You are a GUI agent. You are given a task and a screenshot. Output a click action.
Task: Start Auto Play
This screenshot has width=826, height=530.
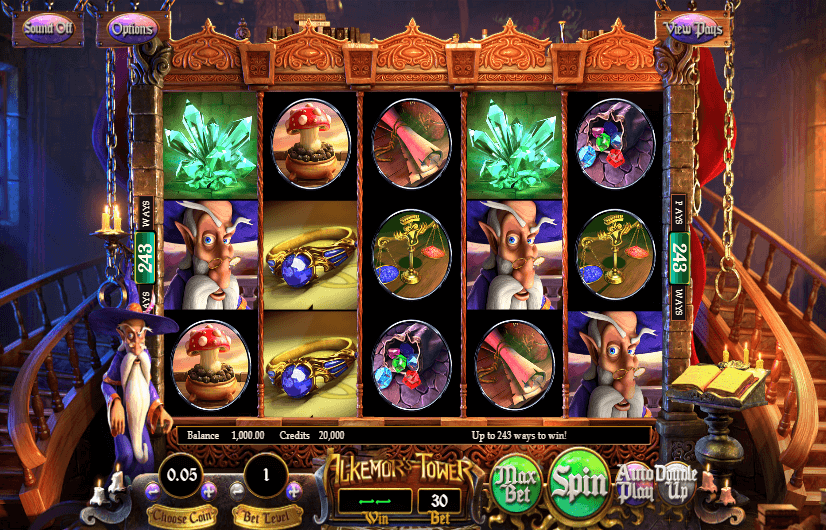click(x=635, y=484)
